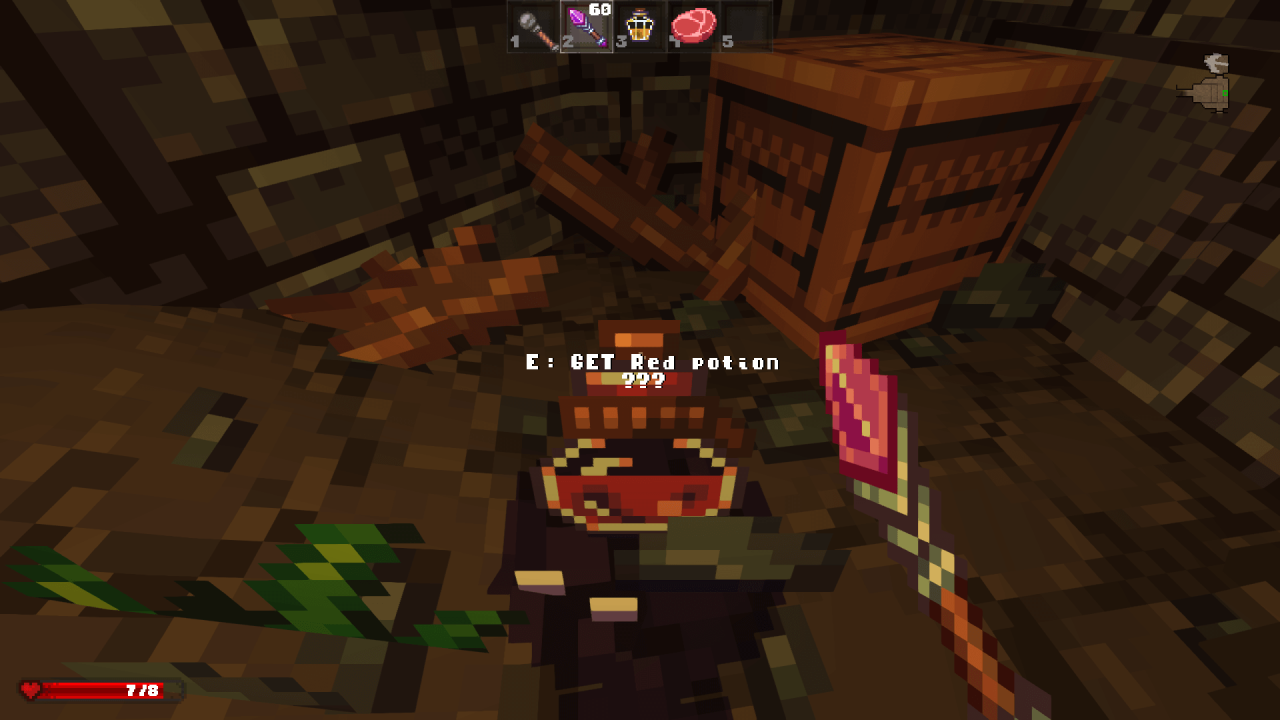1280x720 pixels.
Task: Select the golden lantern in hotbar slot 3
Action: pos(638,27)
